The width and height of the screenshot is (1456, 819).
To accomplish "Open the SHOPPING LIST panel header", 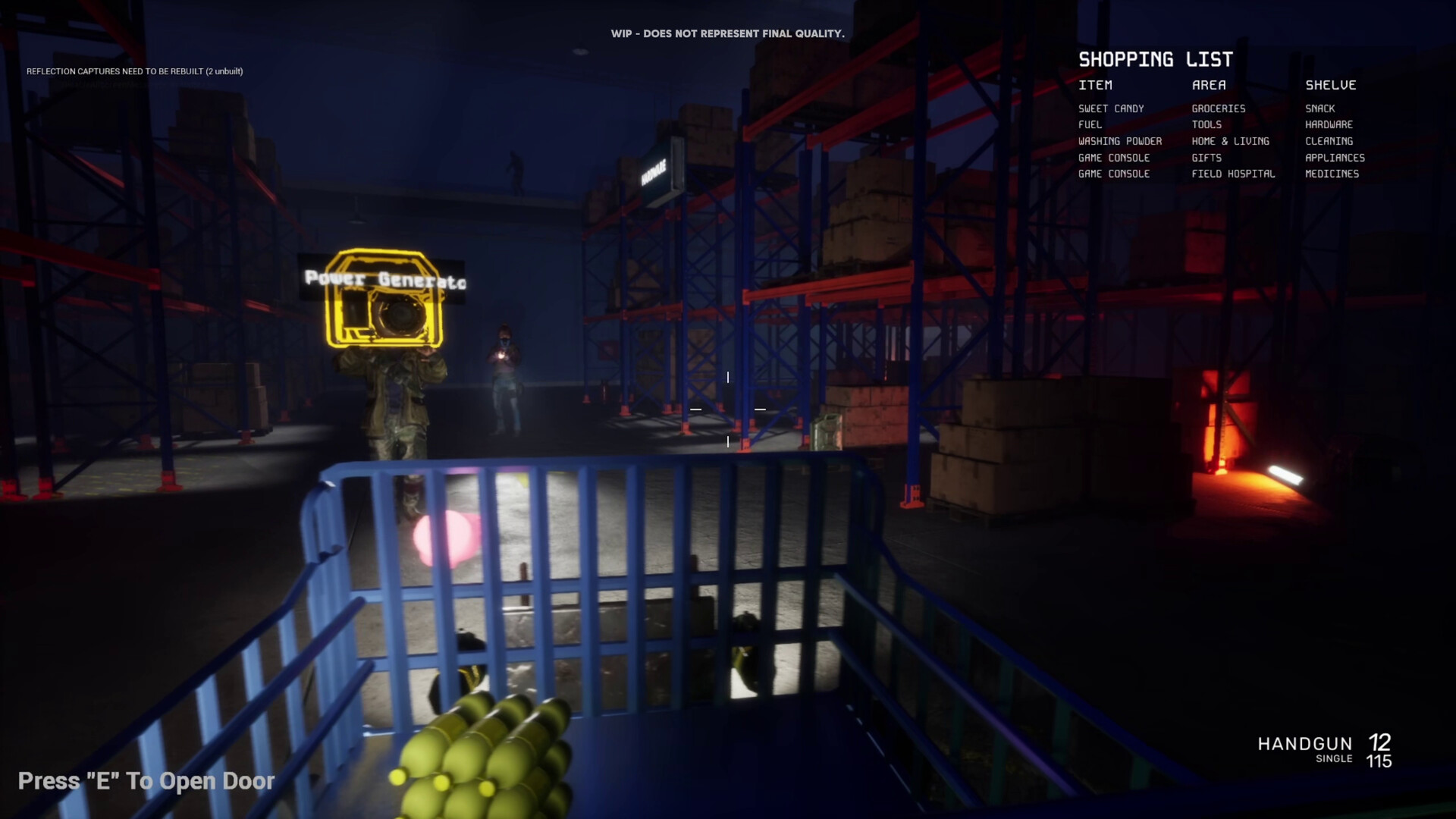I will tap(1156, 58).
